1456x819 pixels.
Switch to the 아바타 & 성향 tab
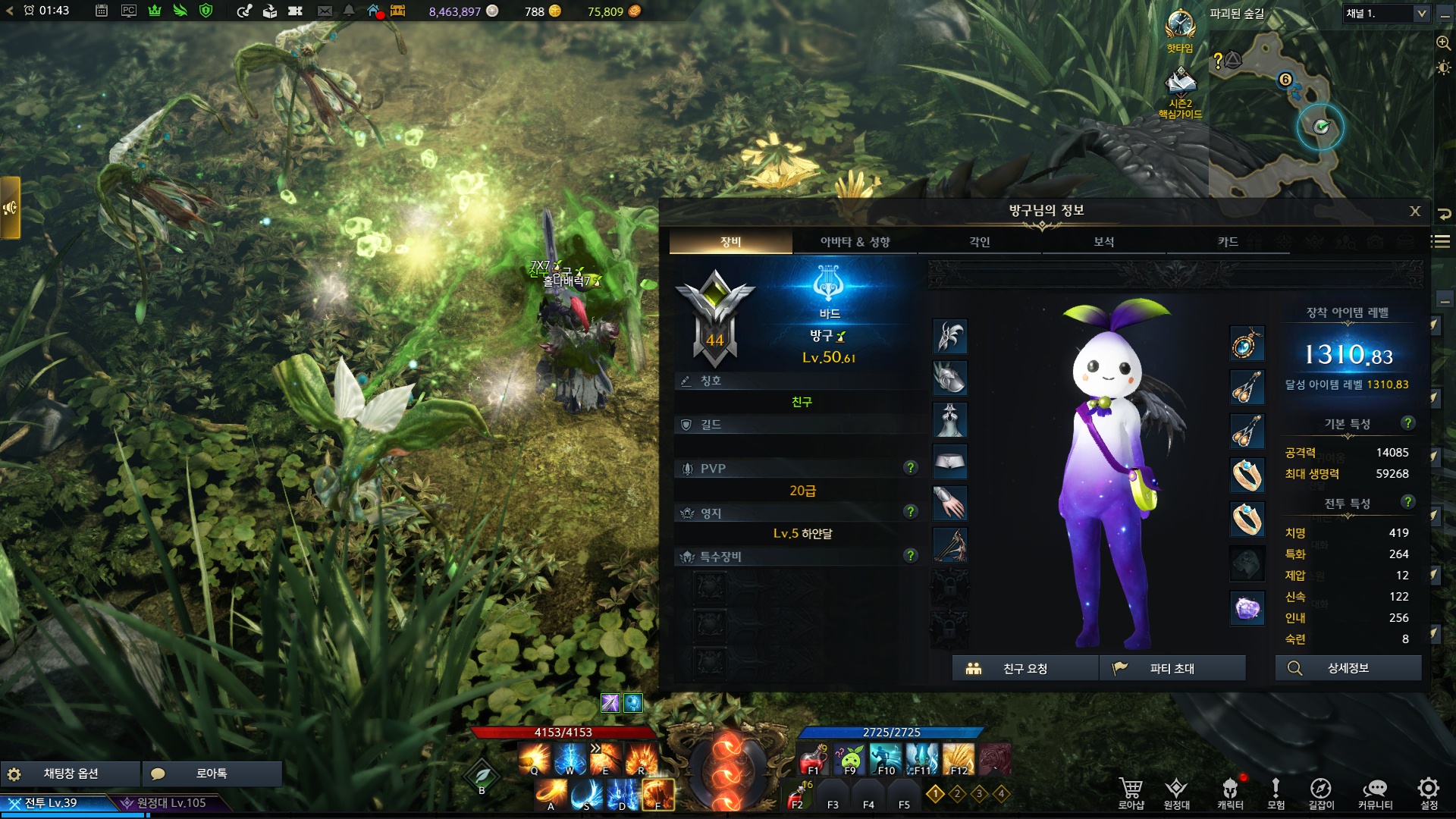pyautogui.click(x=855, y=242)
